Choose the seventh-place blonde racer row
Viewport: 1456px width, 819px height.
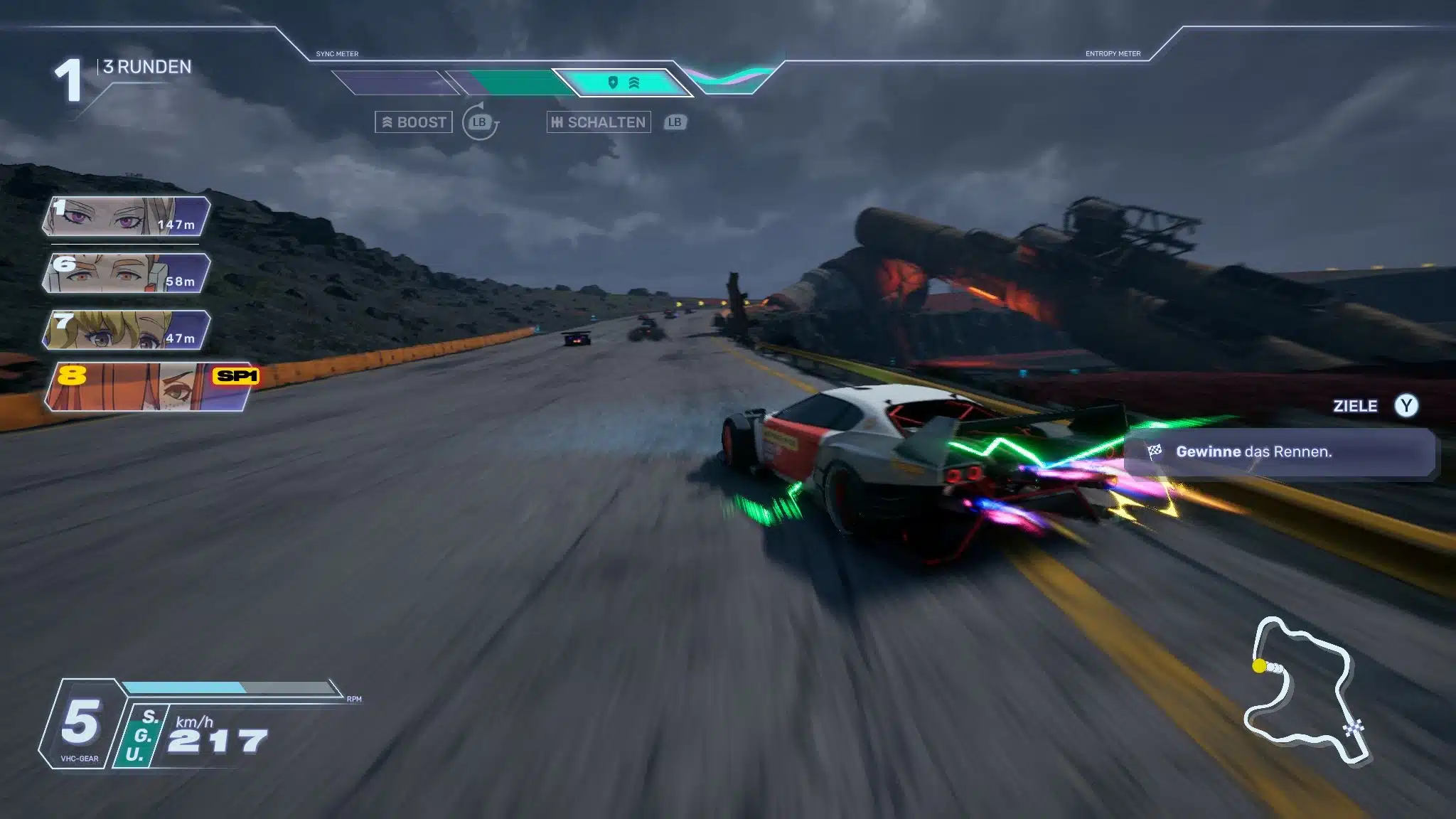[x=127, y=330]
